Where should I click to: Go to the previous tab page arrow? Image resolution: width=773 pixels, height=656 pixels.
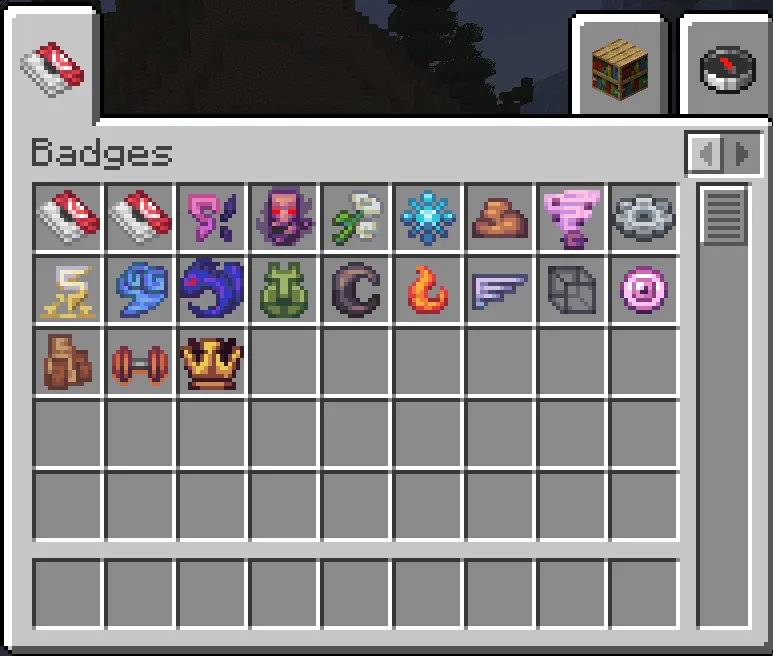point(707,154)
